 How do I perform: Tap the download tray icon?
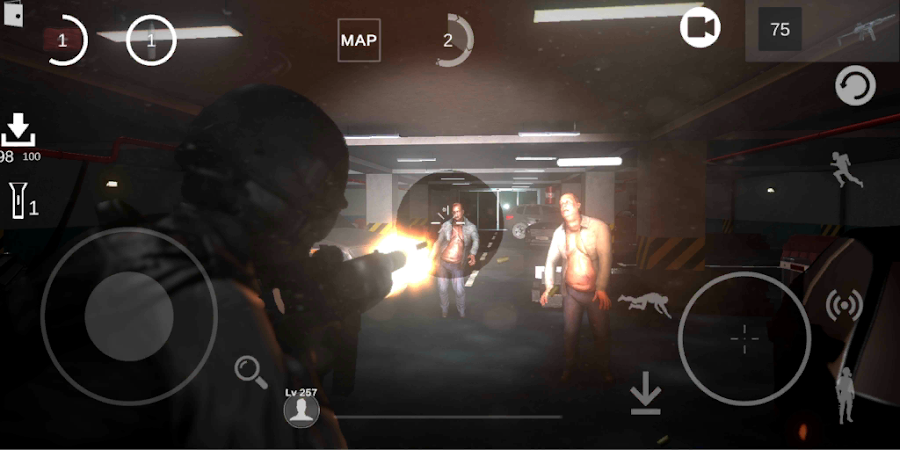click(x=18, y=131)
